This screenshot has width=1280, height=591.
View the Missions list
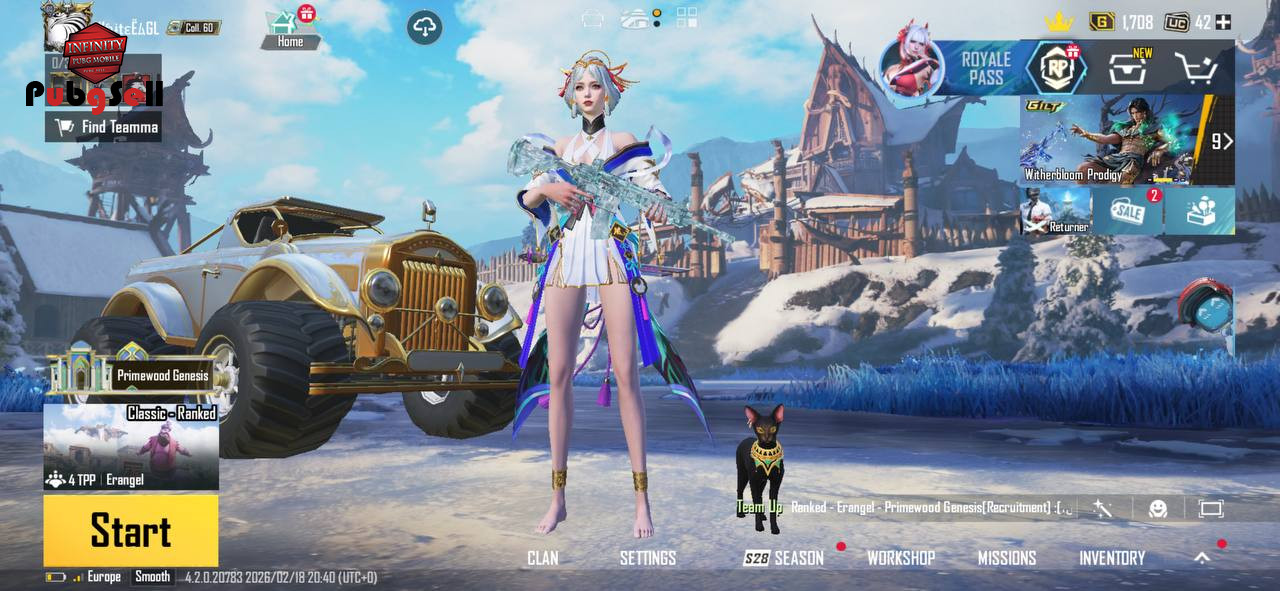point(1007,558)
